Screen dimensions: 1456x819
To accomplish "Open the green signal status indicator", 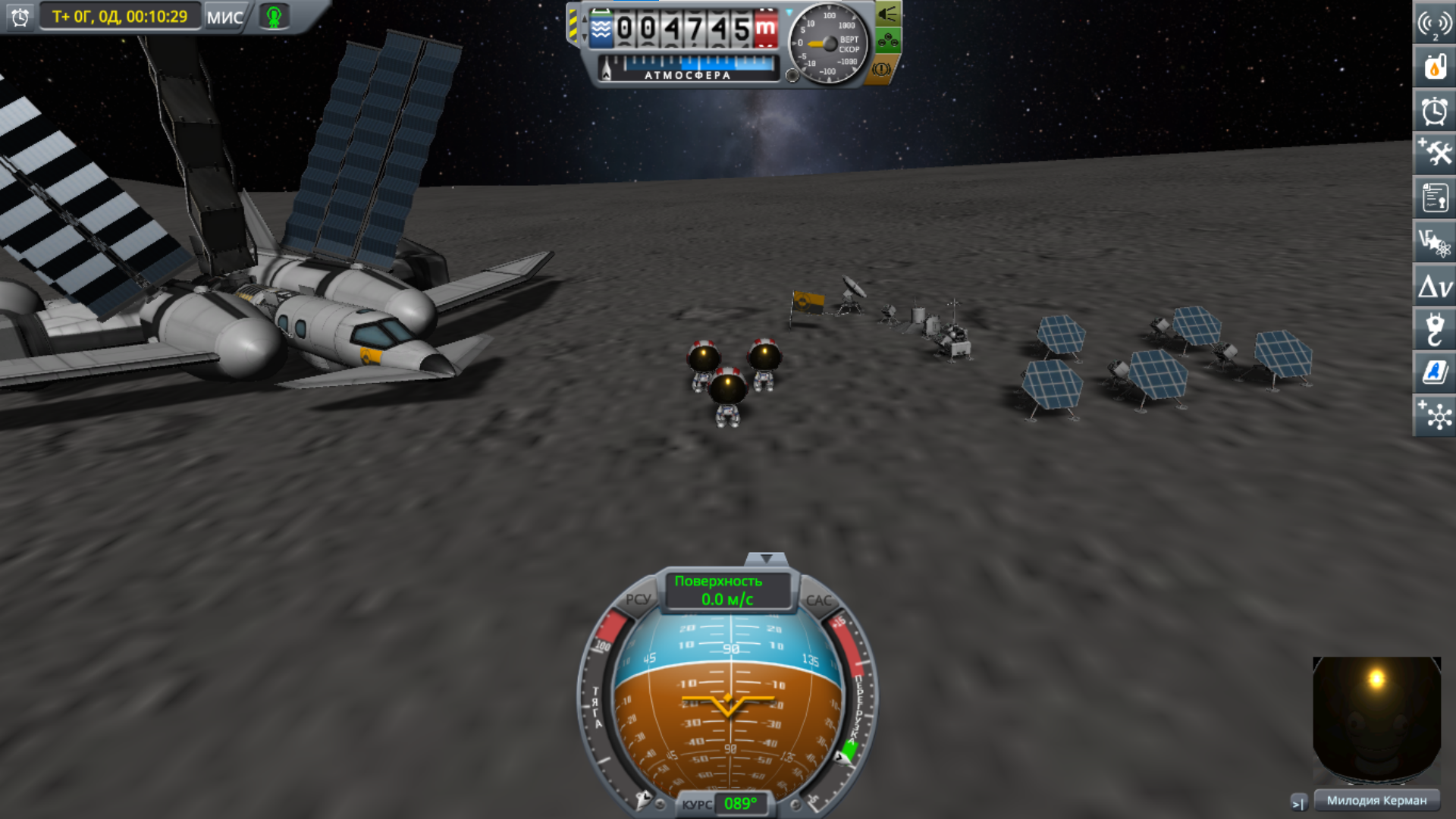I will [275, 17].
